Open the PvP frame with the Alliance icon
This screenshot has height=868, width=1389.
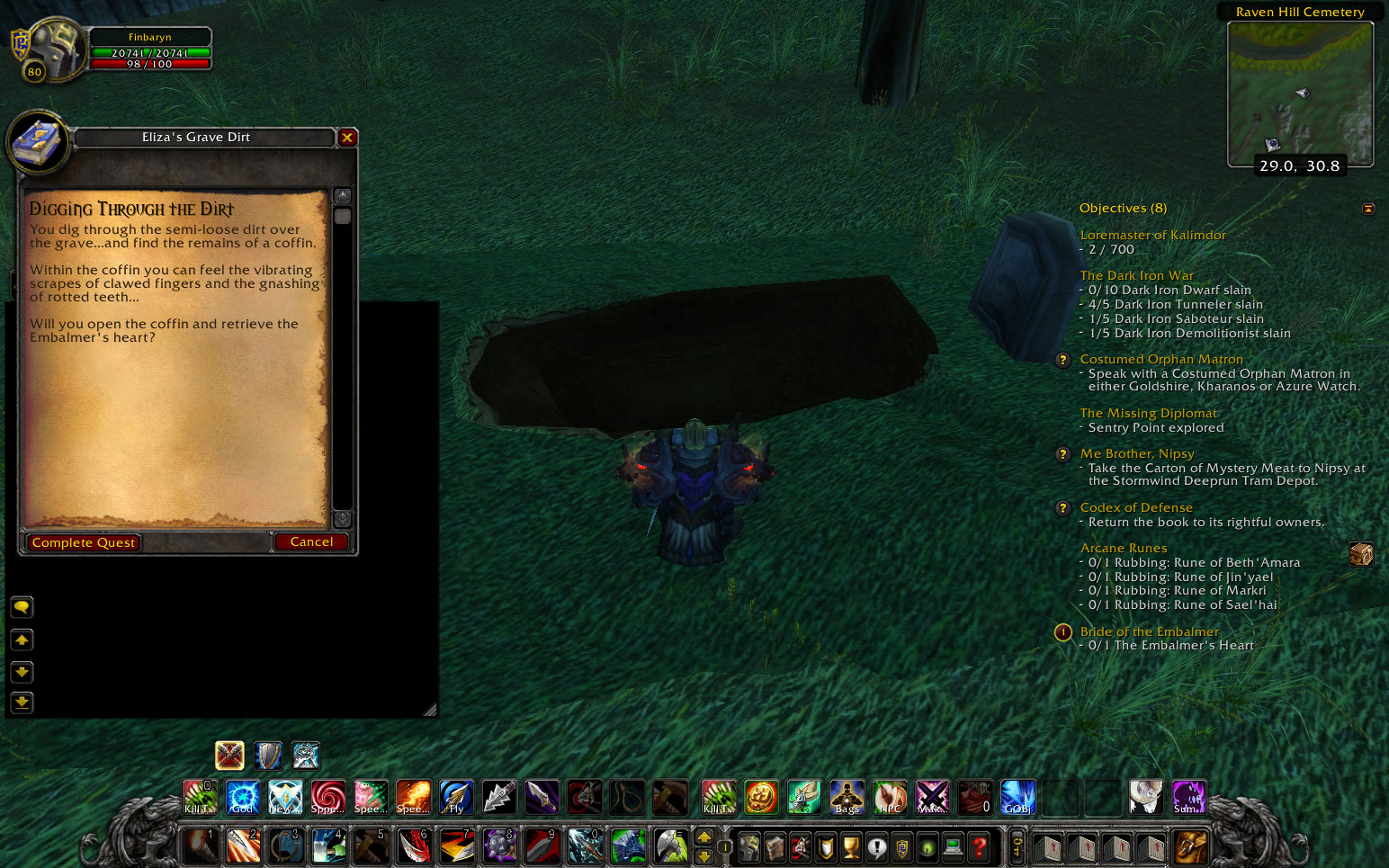pyautogui.click(x=901, y=845)
